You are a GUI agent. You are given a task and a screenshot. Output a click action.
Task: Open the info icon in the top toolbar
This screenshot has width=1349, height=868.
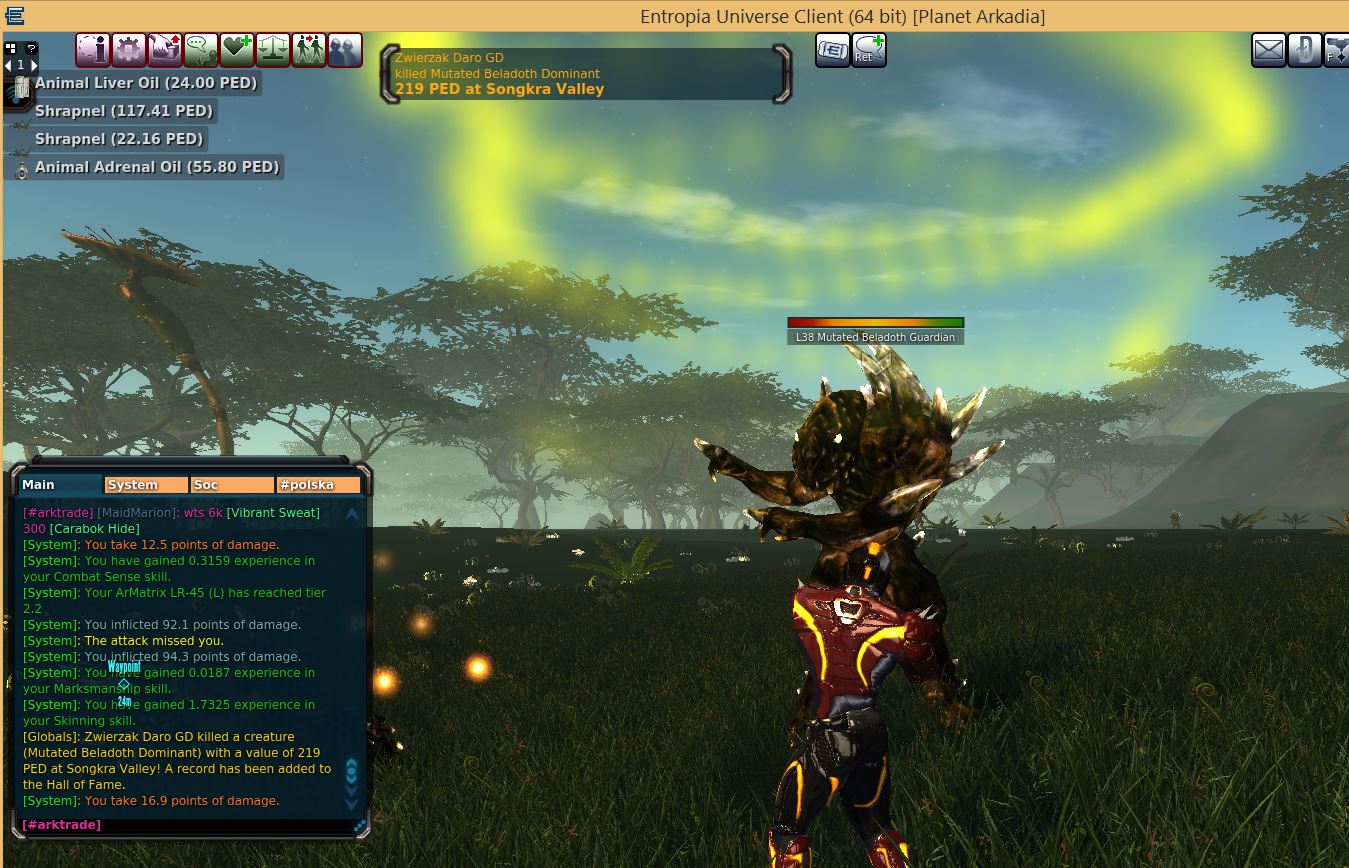93,49
